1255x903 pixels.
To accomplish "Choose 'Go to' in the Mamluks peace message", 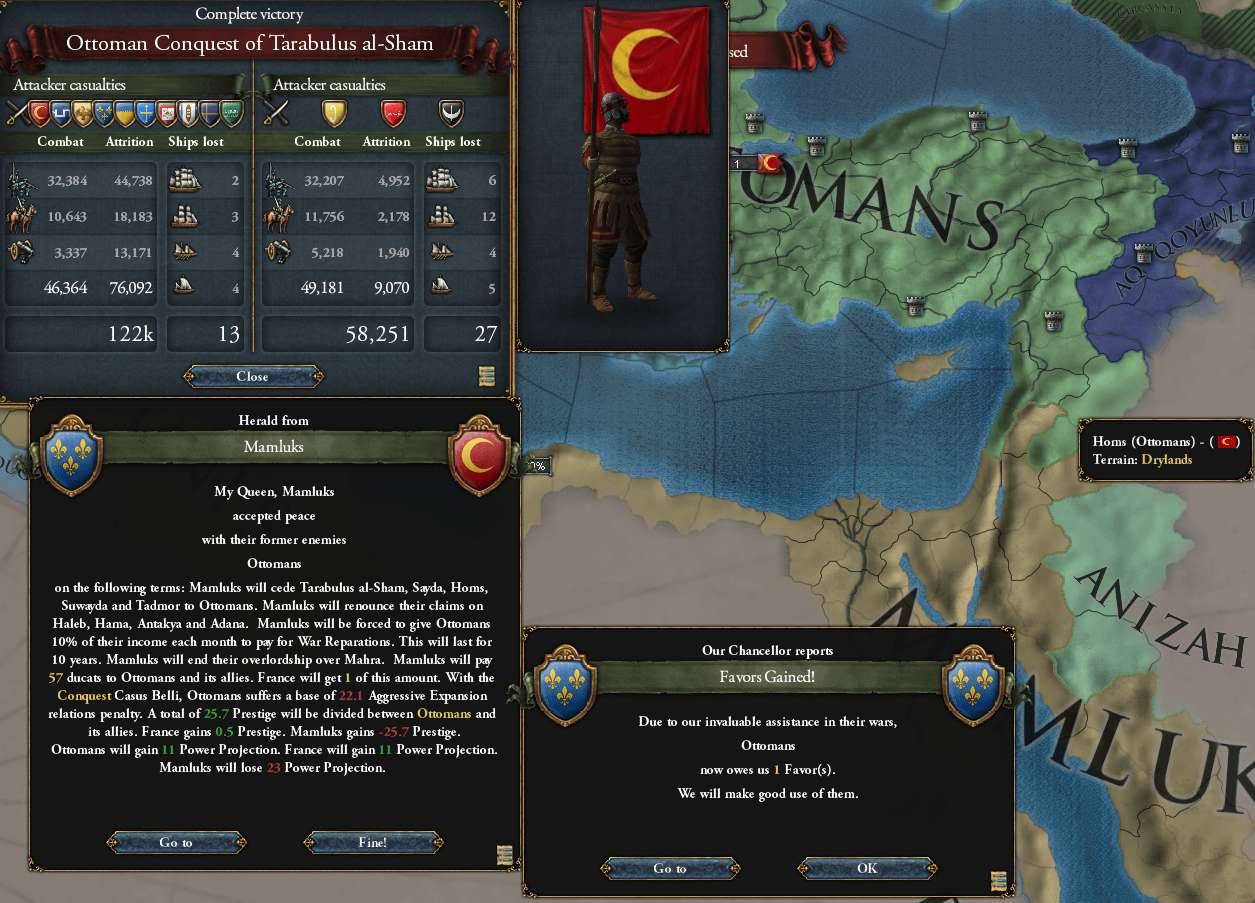I will (x=176, y=842).
